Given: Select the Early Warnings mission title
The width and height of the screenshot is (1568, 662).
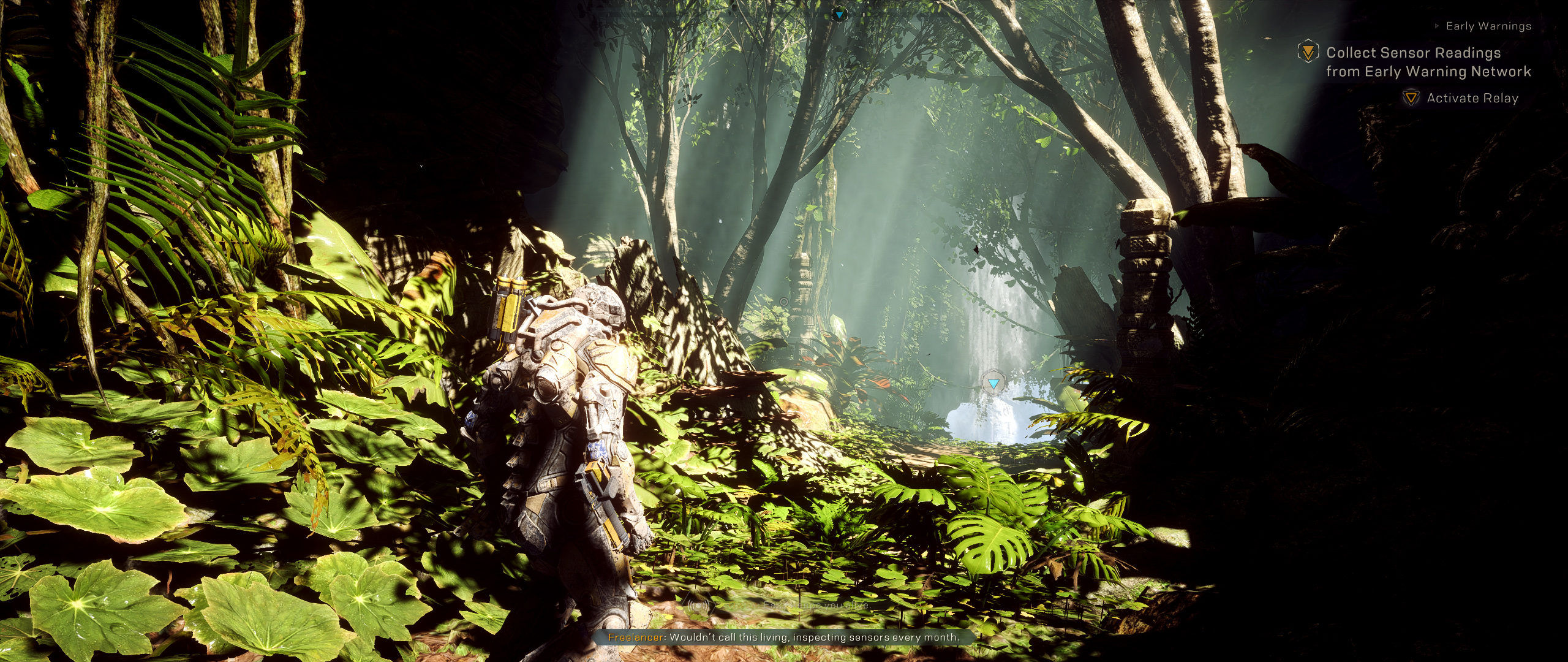Looking at the screenshot, I should coord(1488,26).
